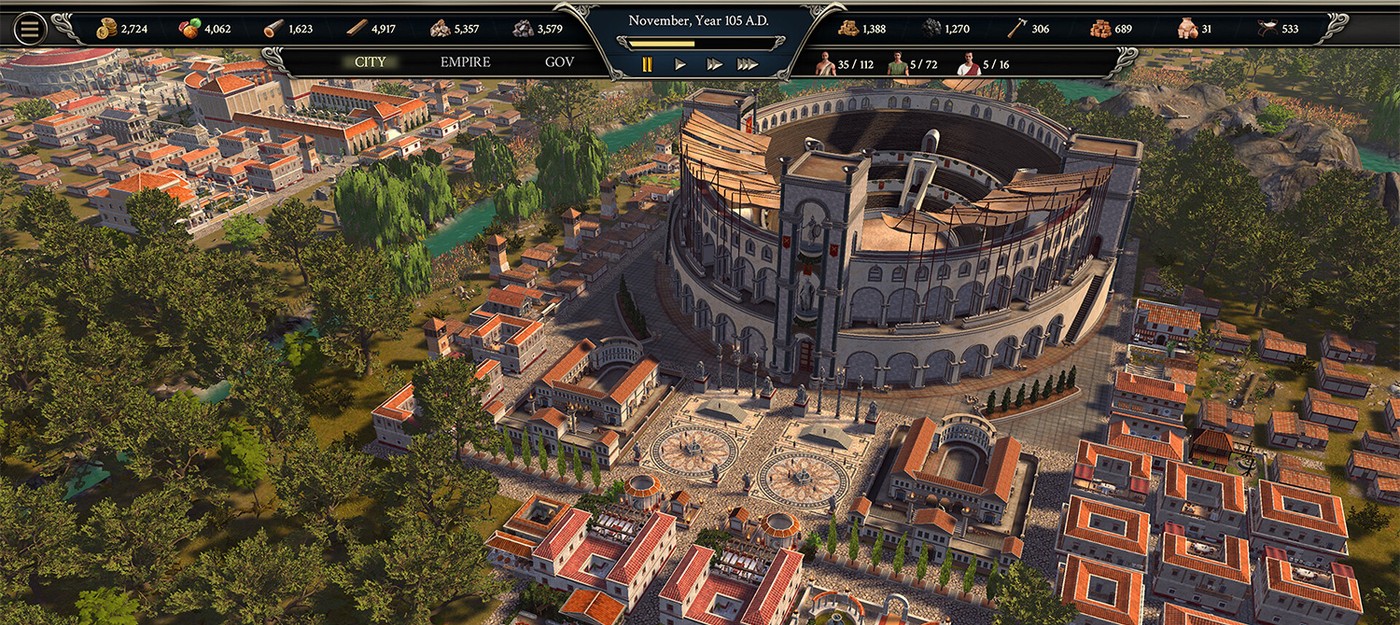Screen dimensions: 1400x625
Task: Choose the triple-arrow fastest speed
Action: pos(747,64)
